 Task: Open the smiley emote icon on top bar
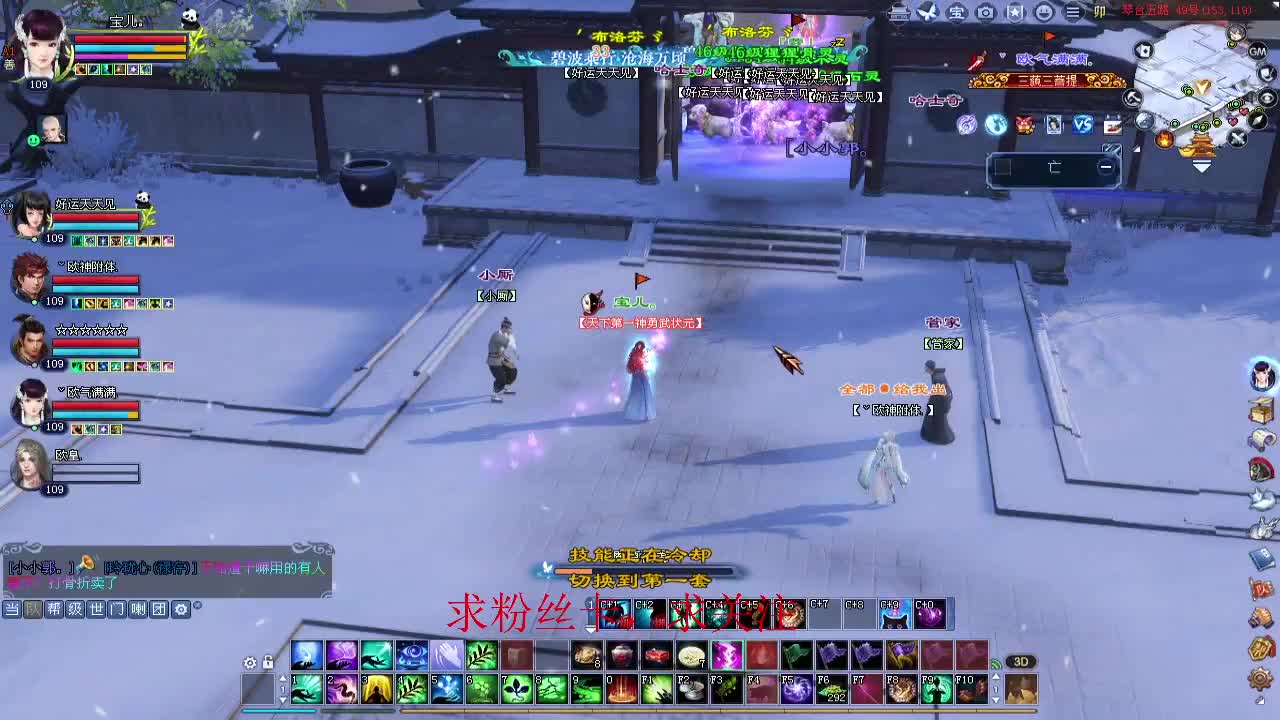(1044, 13)
